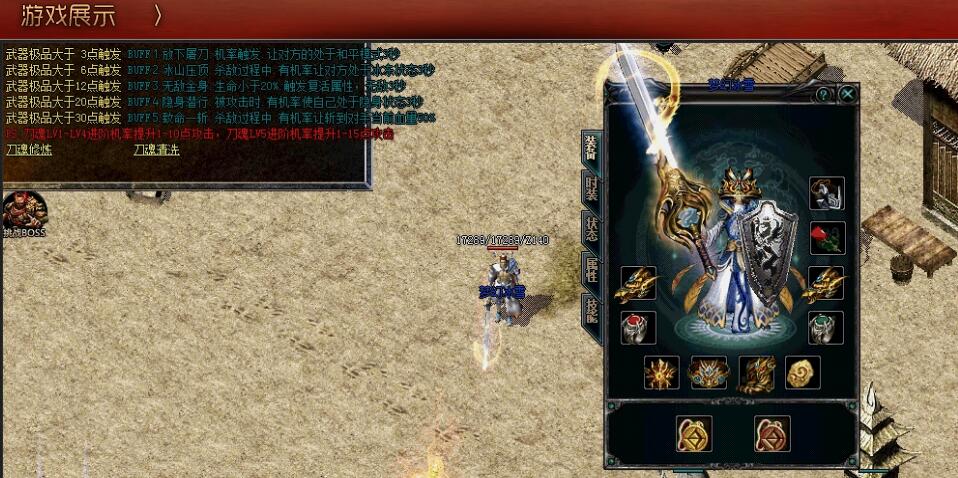This screenshot has width=958, height=478.
Task: Select the golden spiral gem slot
Action: click(x=802, y=373)
